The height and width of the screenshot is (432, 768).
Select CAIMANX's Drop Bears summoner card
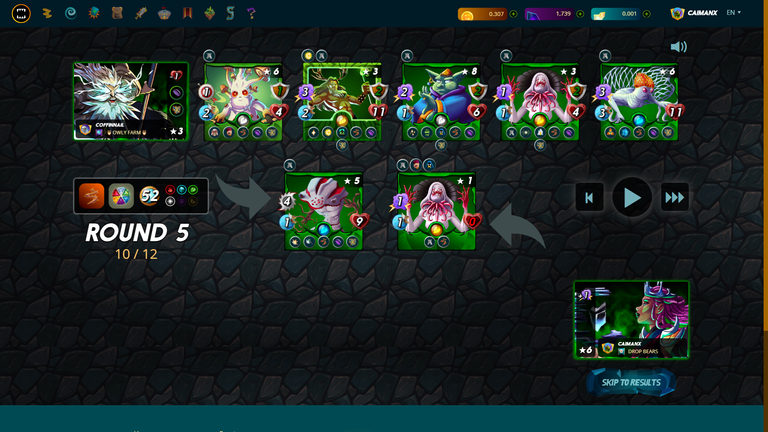point(631,320)
